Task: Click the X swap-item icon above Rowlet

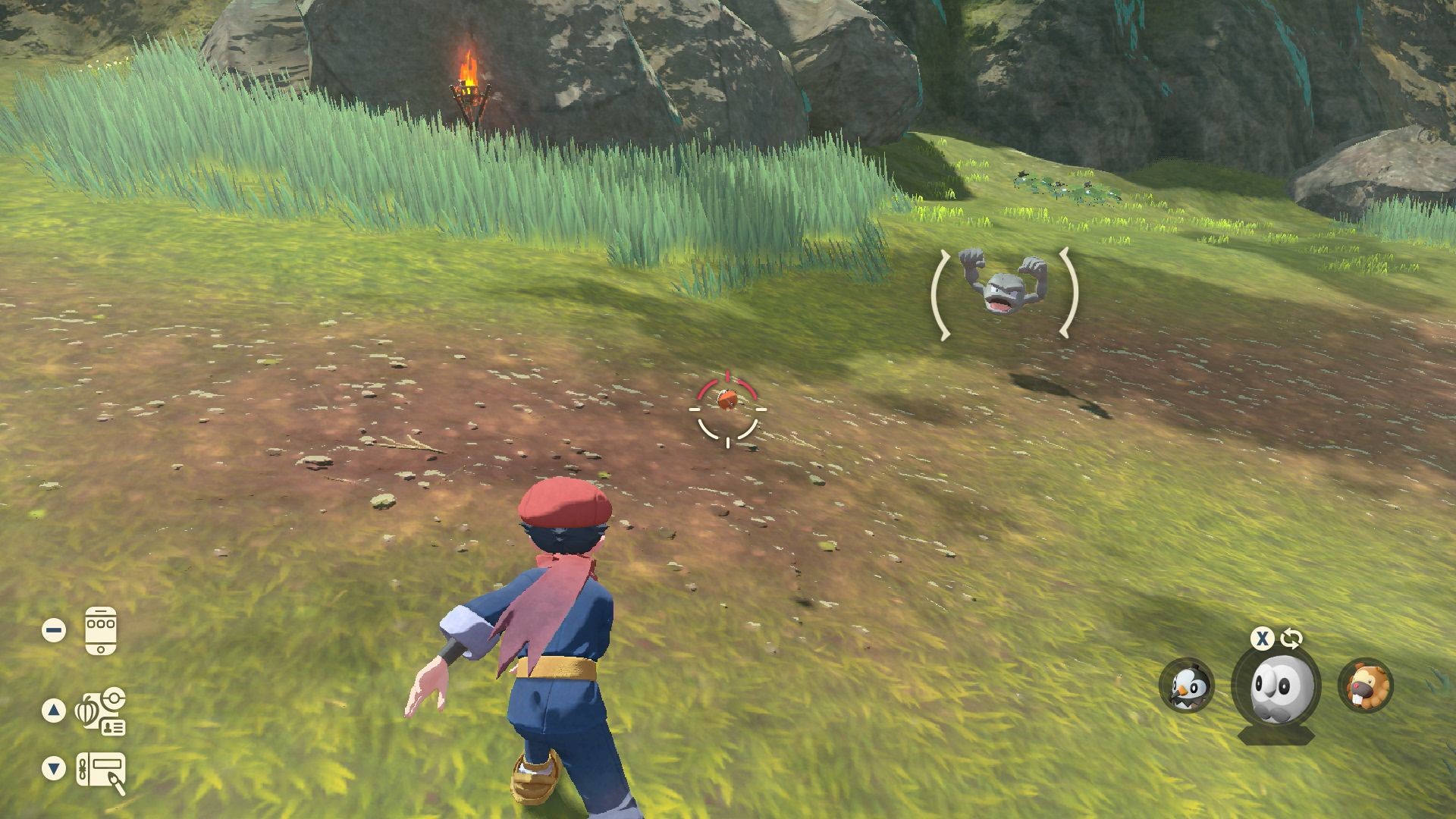Action: (x=1261, y=639)
